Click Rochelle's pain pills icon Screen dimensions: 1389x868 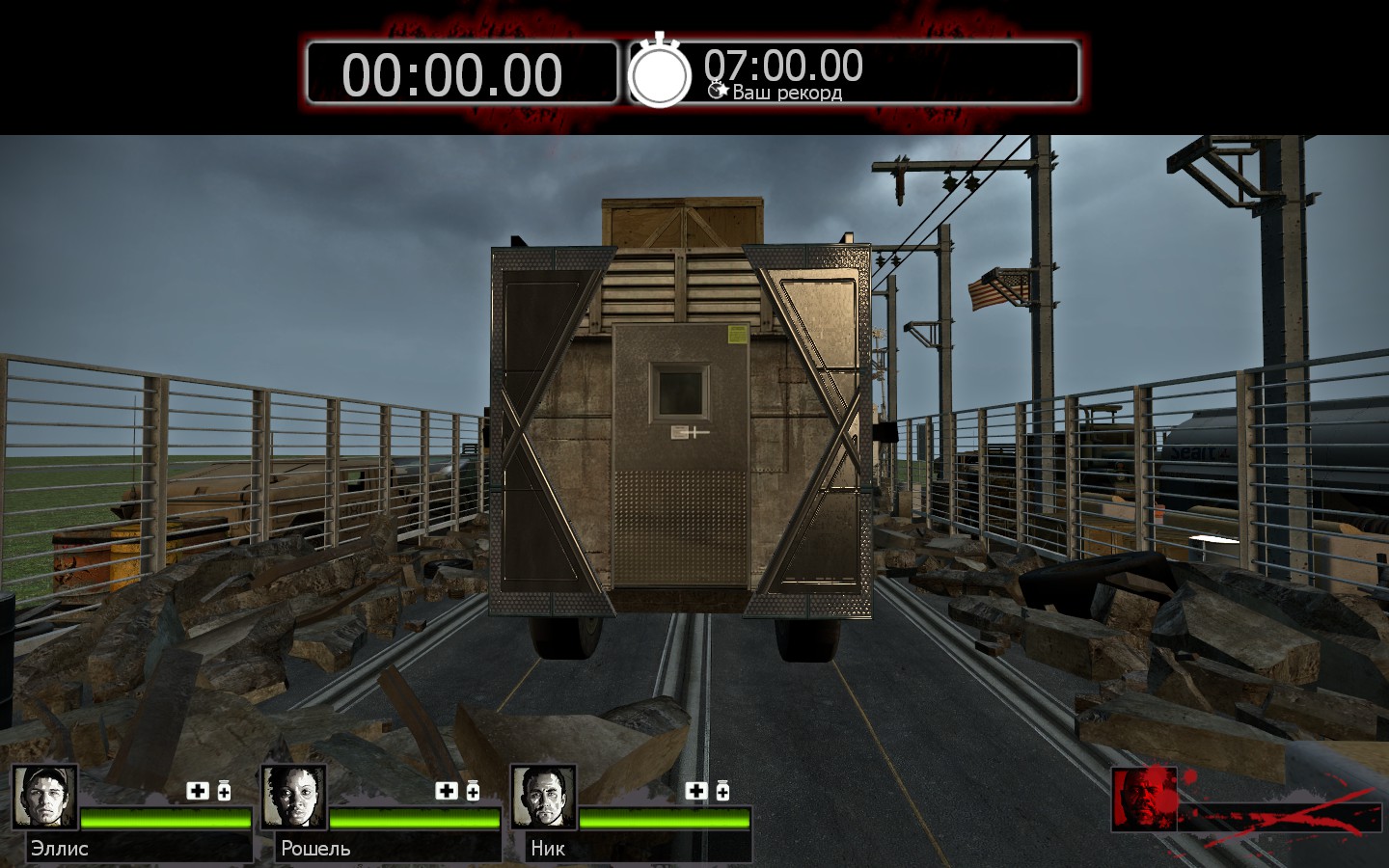click(x=473, y=791)
